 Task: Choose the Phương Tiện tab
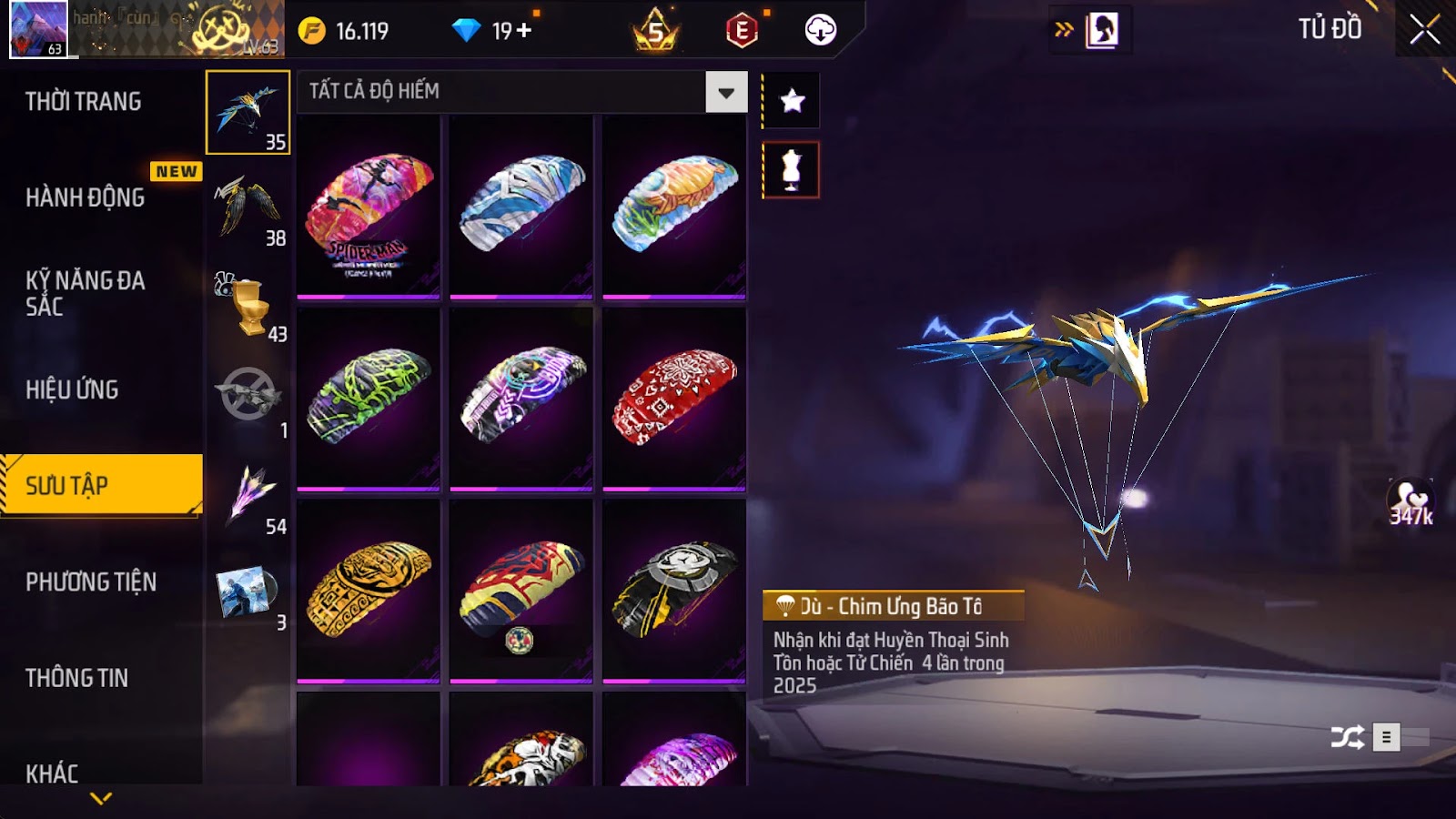coord(91,581)
